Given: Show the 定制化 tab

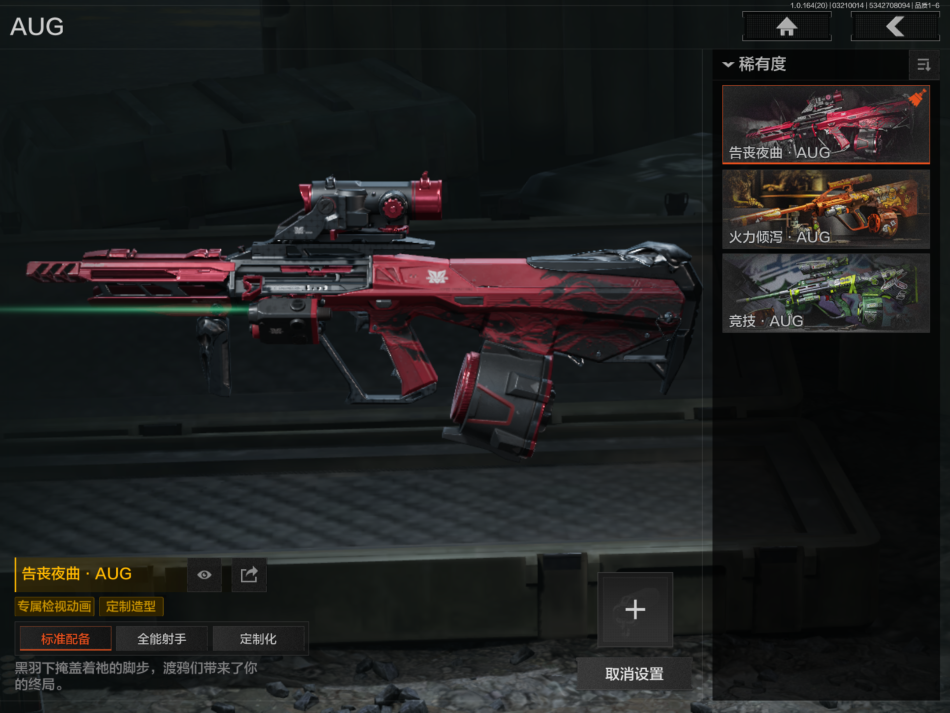Looking at the screenshot, I should coord(258,639).
